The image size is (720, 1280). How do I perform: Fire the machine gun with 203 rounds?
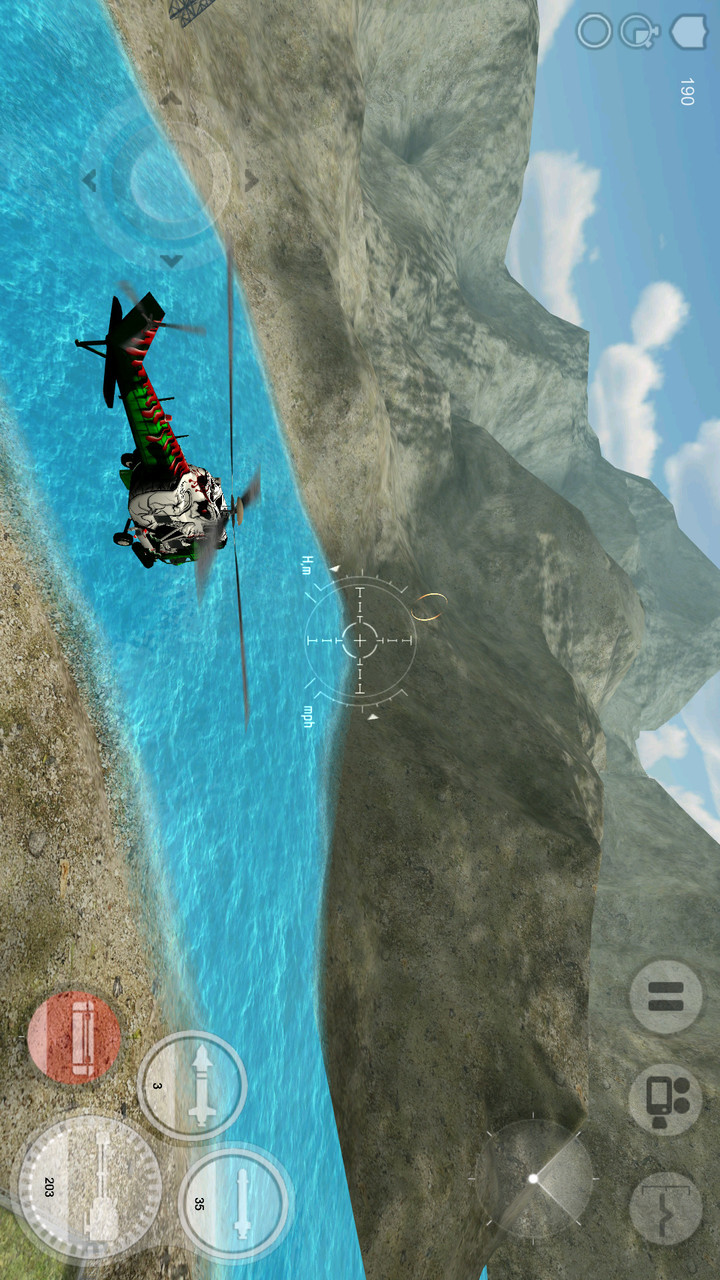(90, 1187)
